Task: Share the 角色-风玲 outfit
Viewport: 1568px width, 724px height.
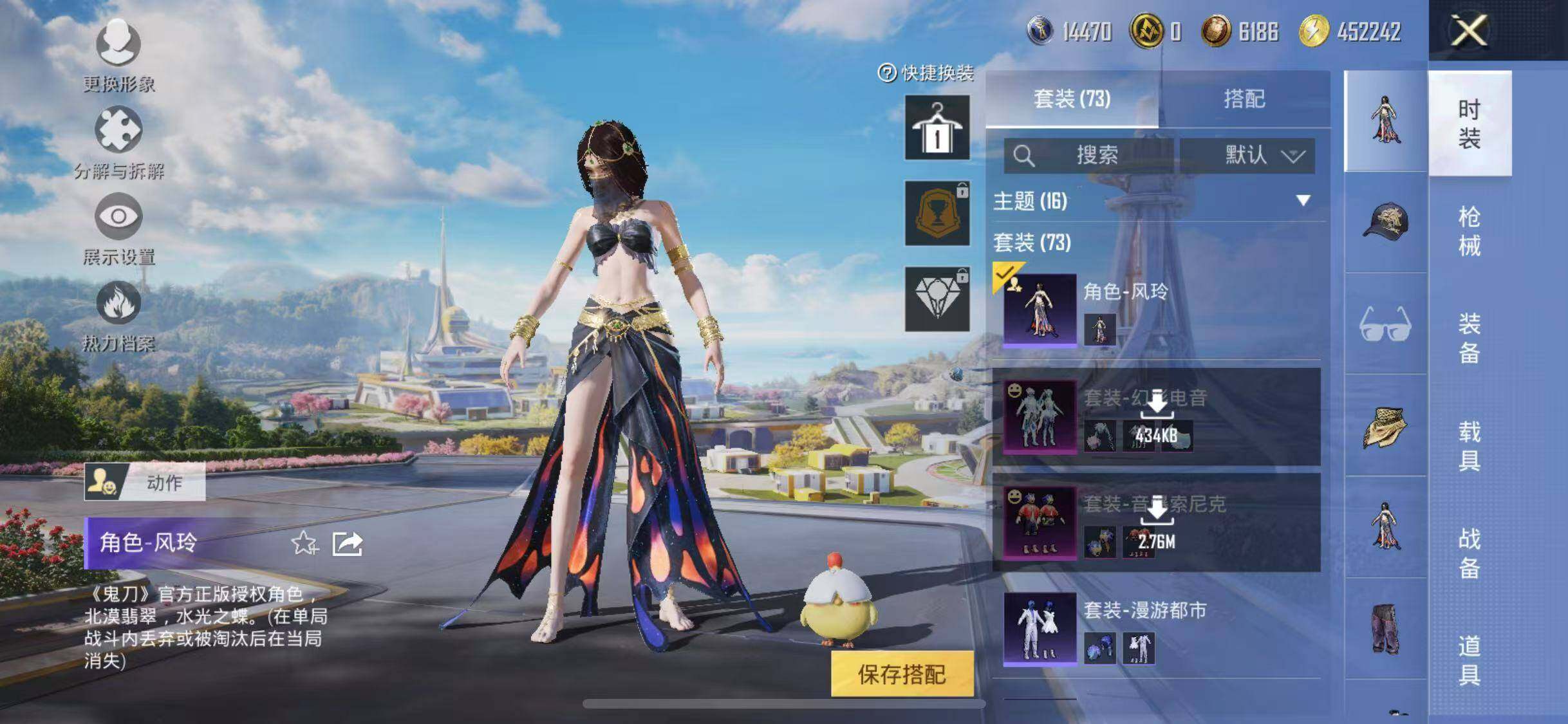Action: point(348,544)
